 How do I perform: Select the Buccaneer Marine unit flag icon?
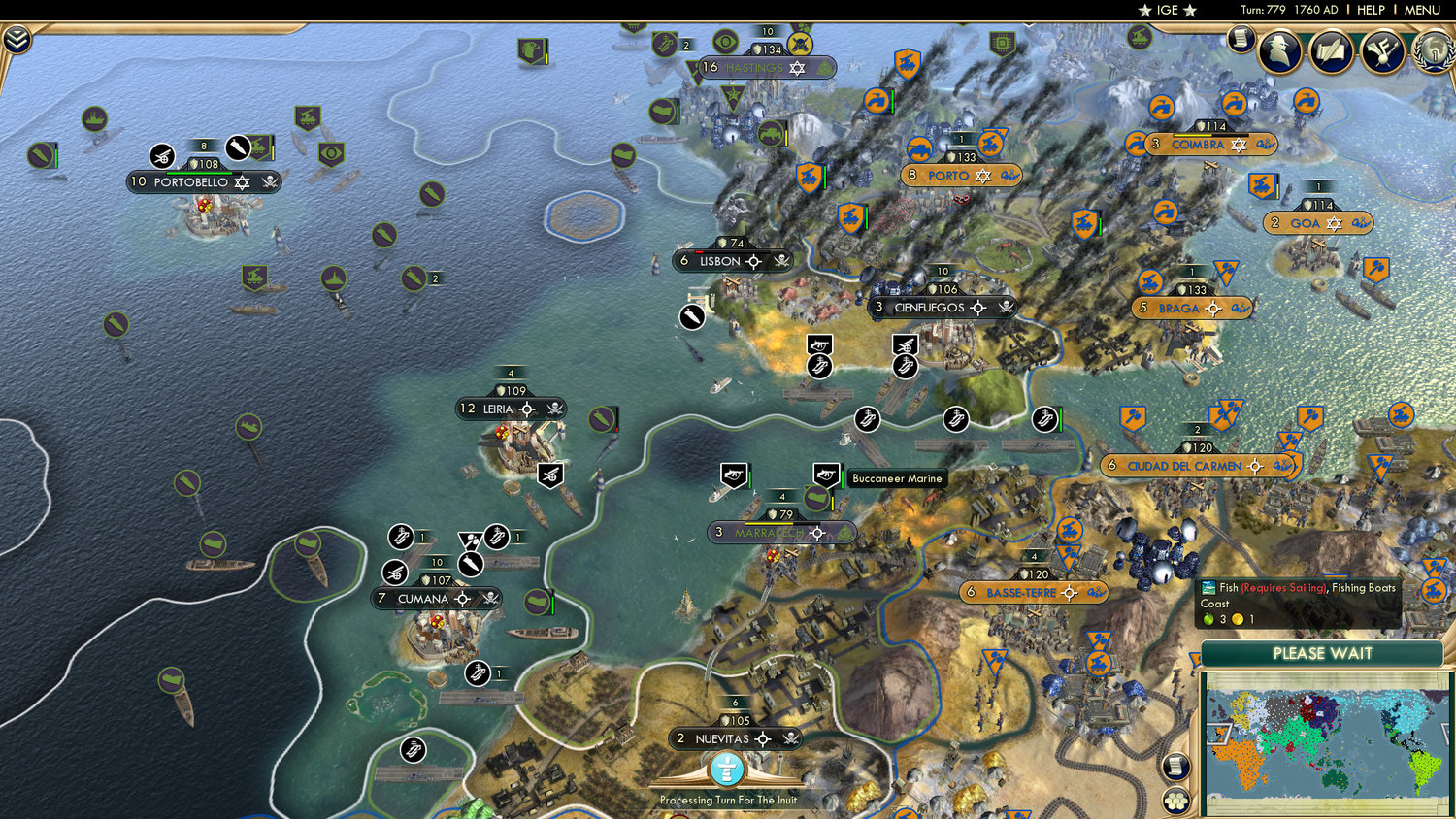[x=824, y=475]
